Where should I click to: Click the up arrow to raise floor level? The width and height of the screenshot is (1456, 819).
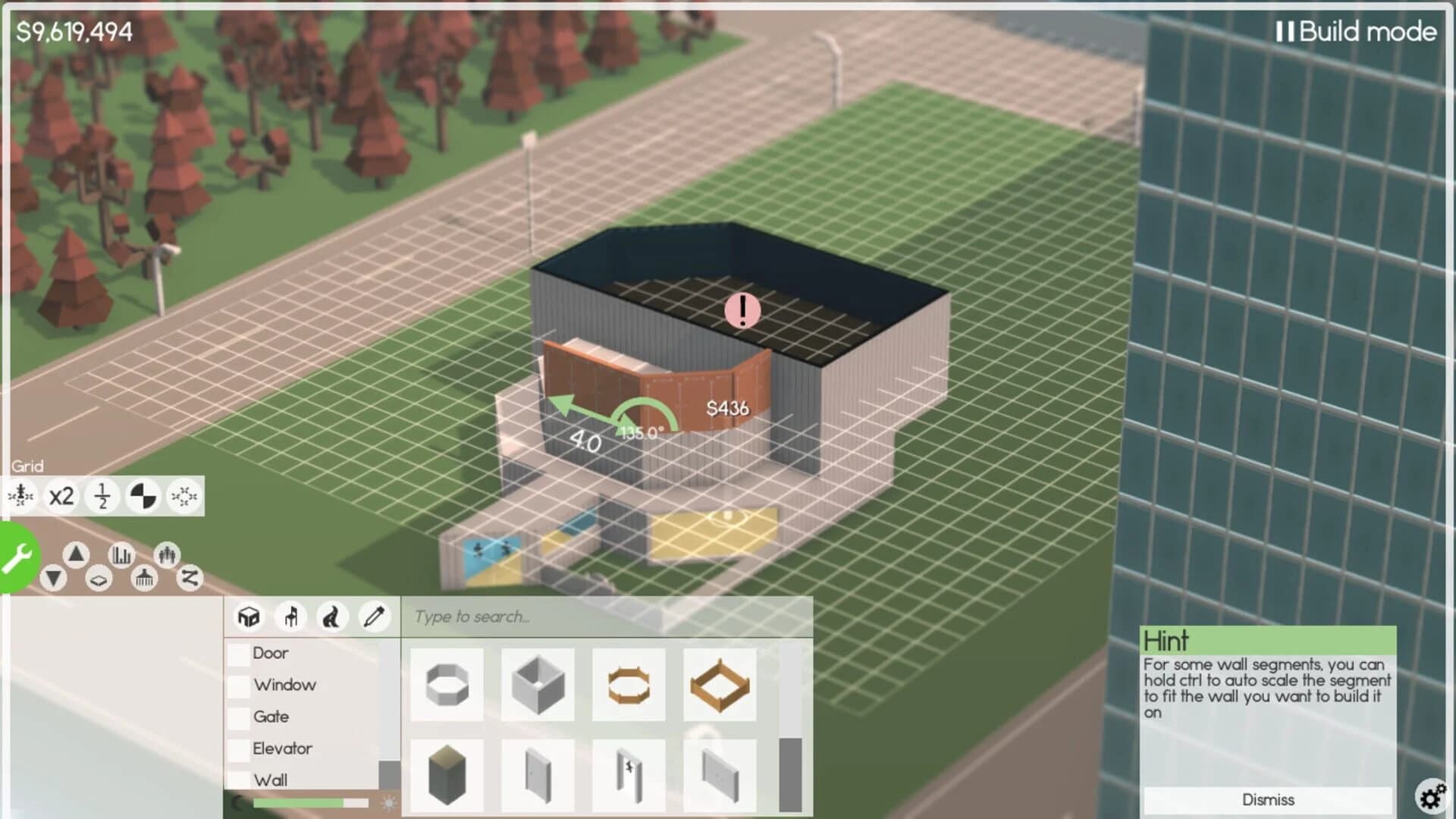[76, 554]
